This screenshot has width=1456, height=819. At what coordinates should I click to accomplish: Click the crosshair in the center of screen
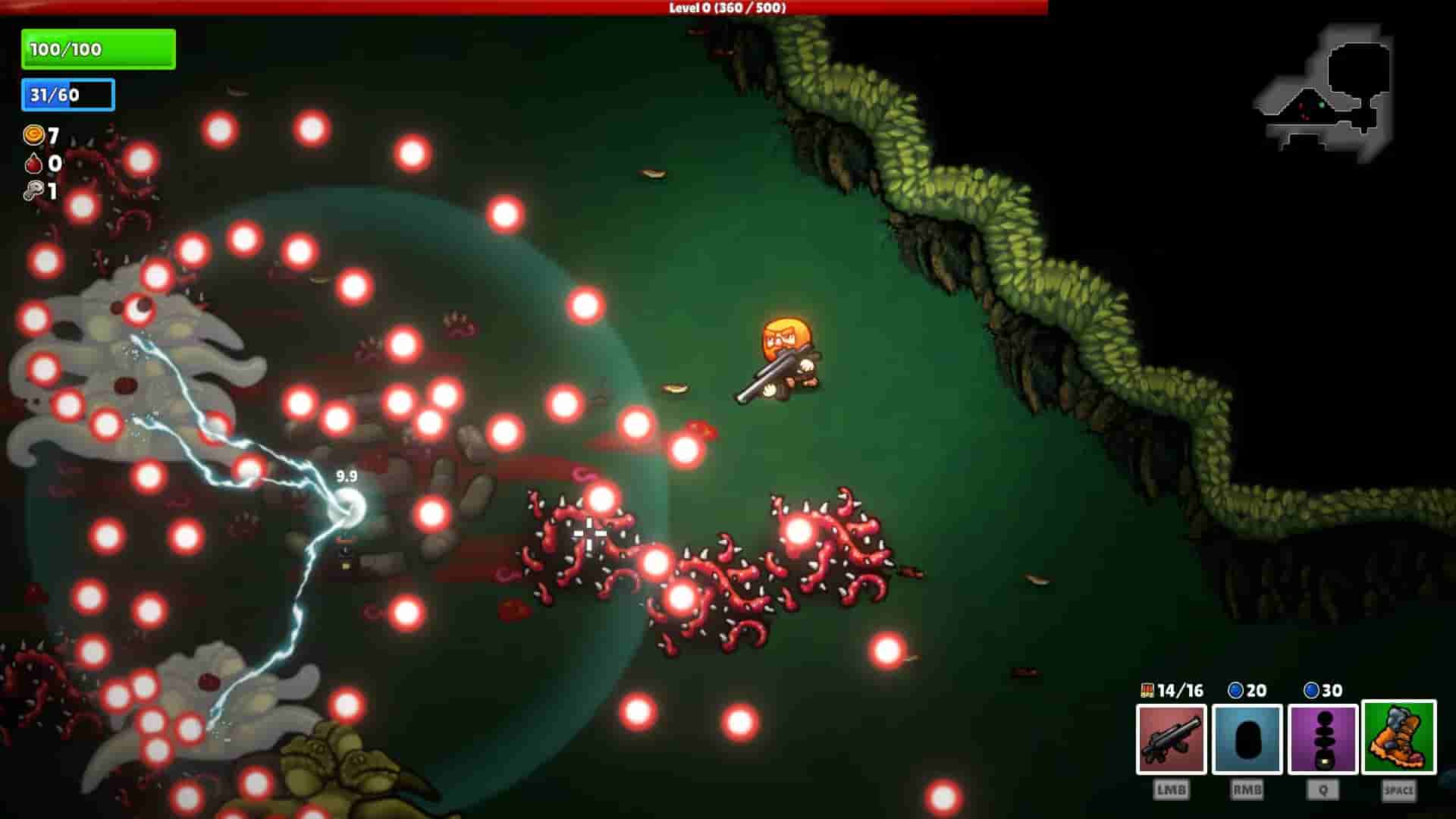click(590, 535)
